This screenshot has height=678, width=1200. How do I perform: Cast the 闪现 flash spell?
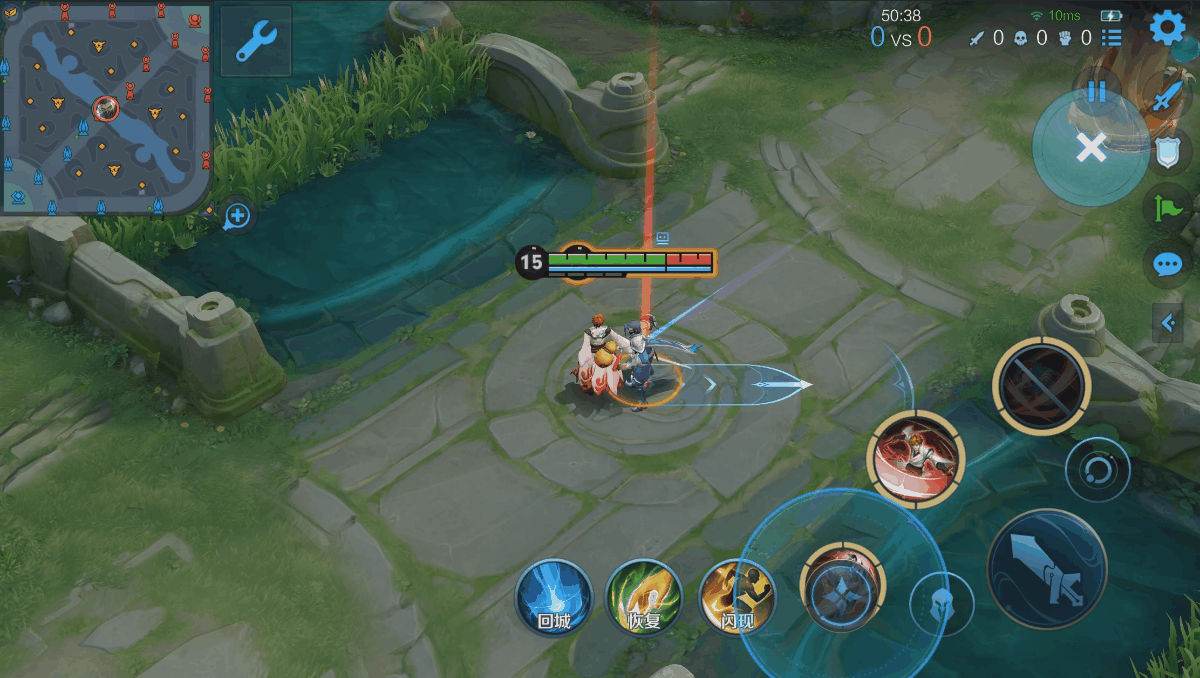point(737,598)
